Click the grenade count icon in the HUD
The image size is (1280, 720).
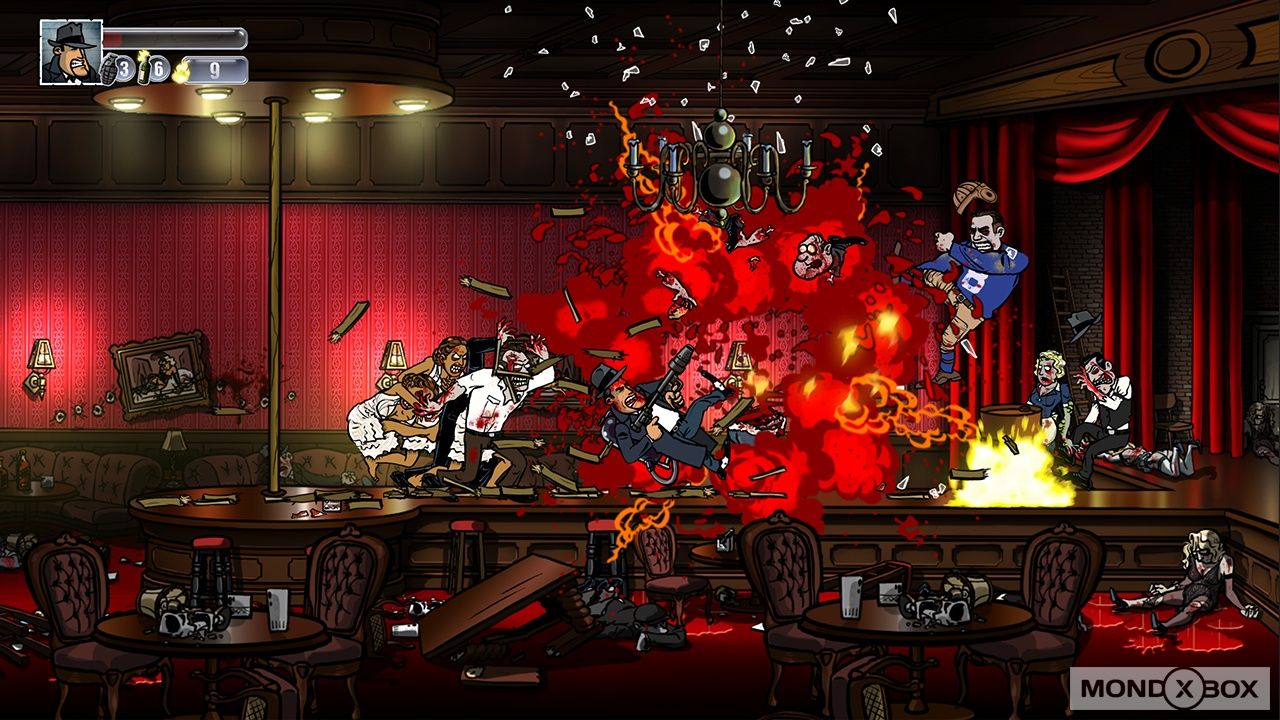[109, 69]
